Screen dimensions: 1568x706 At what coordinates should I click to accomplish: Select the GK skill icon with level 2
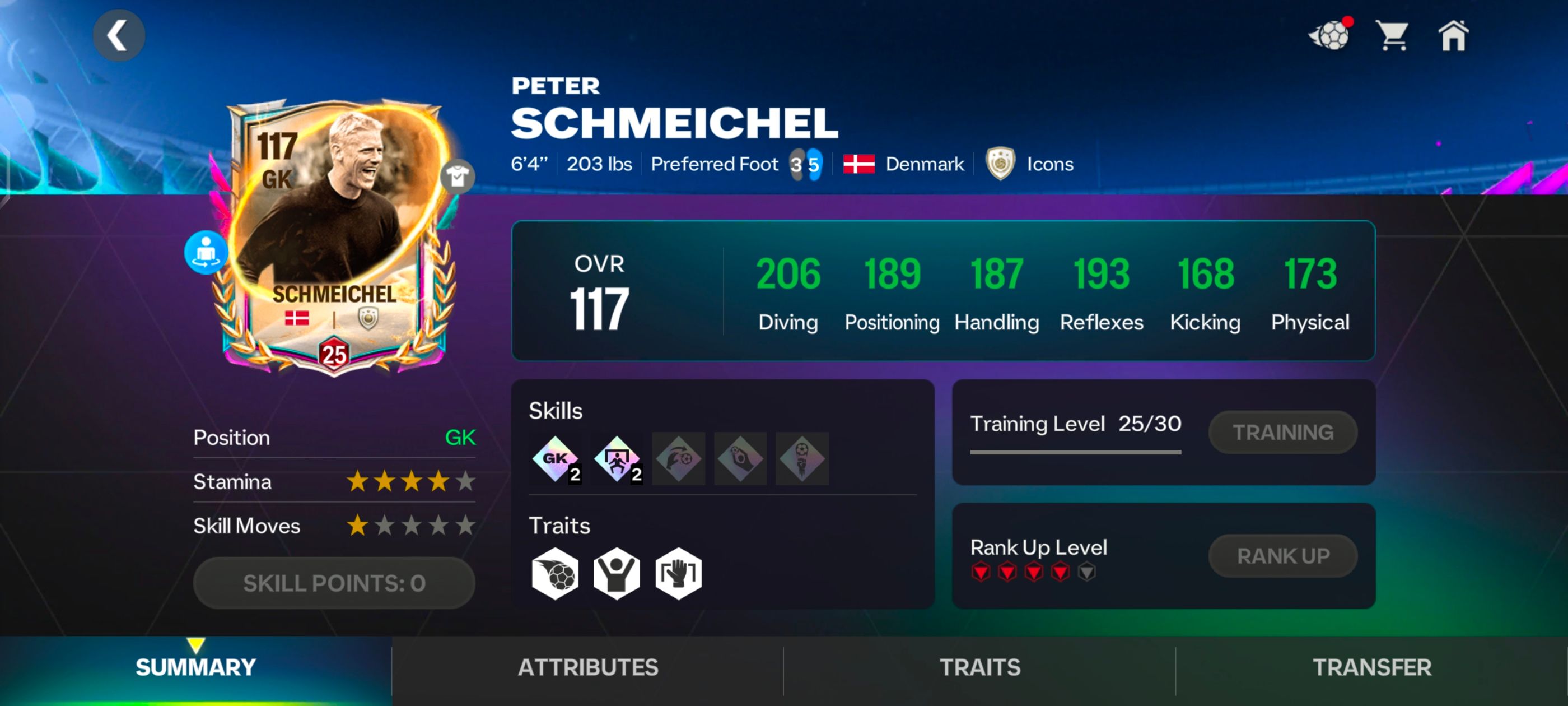tap(555, 459)
